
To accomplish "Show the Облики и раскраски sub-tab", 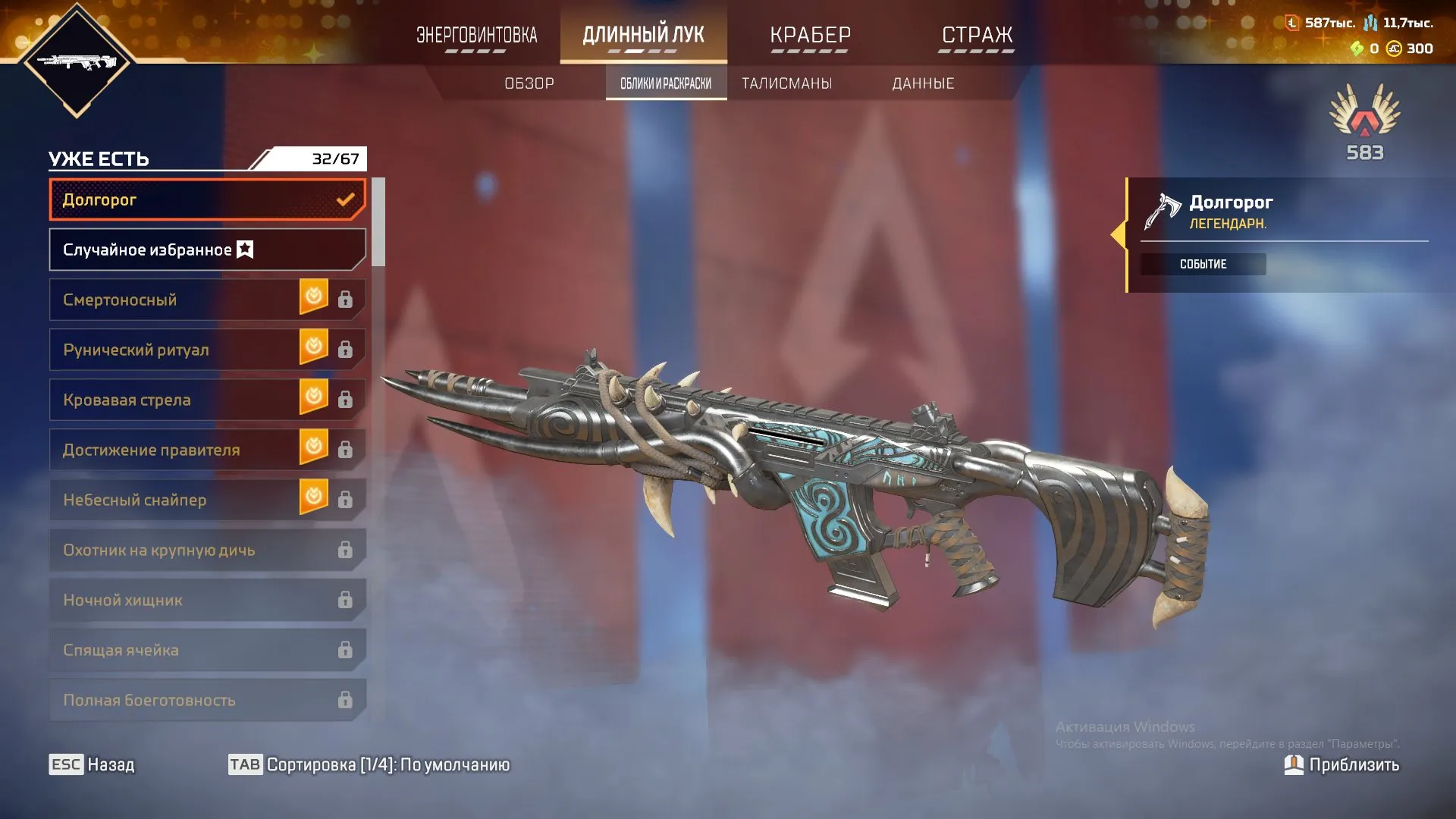I will (666, 83).
